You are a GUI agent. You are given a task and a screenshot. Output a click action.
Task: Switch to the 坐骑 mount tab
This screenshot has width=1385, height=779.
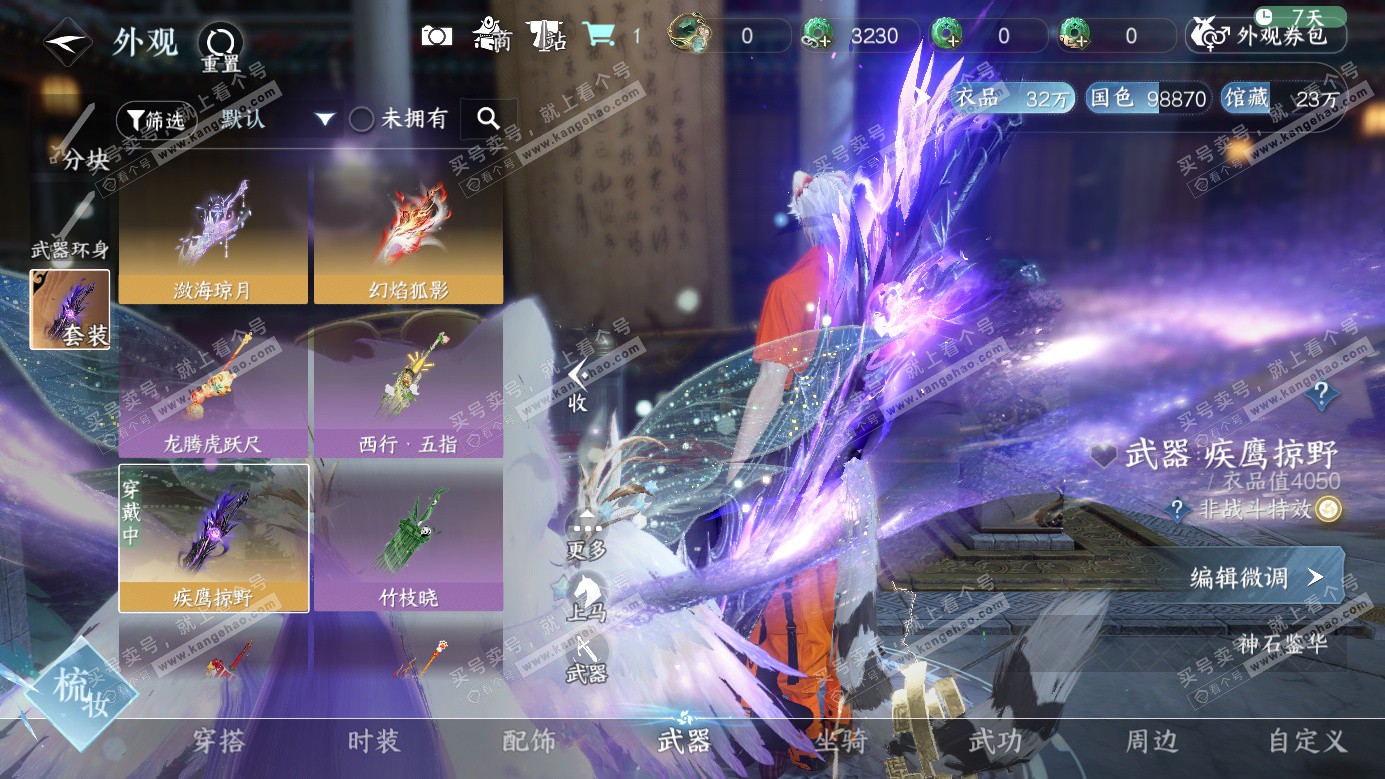click(x=839, y=741)
